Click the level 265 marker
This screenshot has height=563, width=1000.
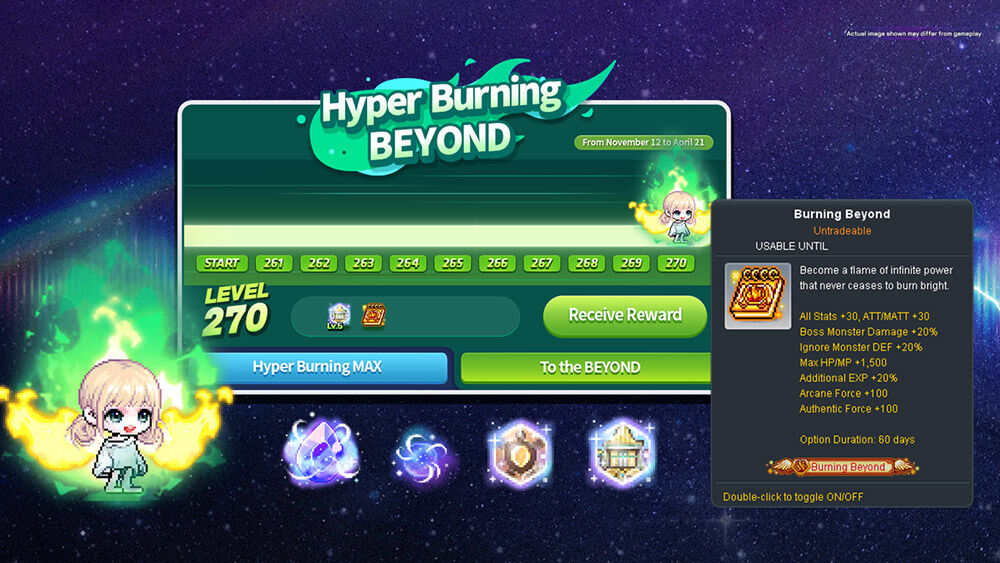[x=453, y=264]
